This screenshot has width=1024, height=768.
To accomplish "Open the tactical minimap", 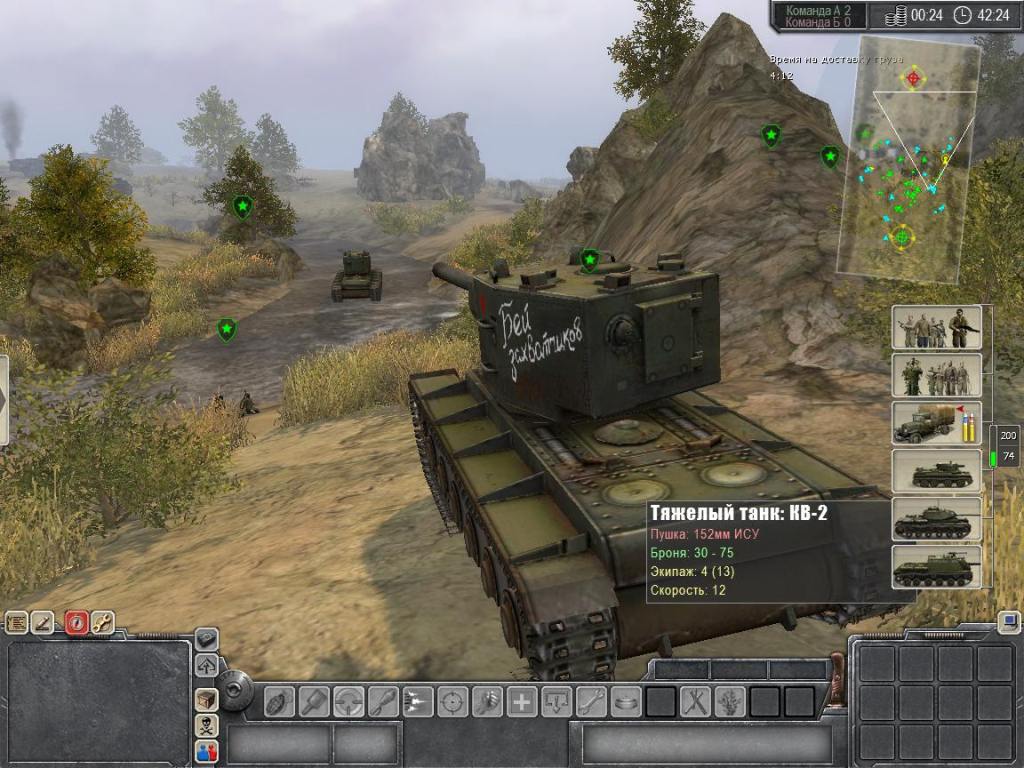I will tap(908, 160).
